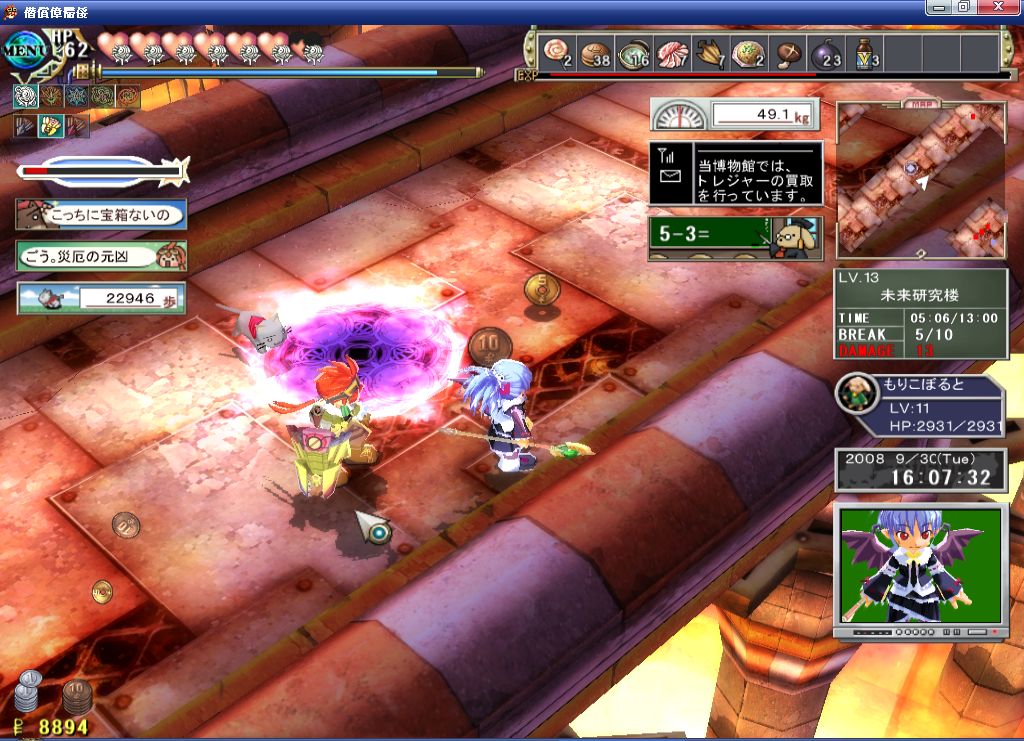
Task: Open the MAP tab above minimap
Action: [920, 102]
